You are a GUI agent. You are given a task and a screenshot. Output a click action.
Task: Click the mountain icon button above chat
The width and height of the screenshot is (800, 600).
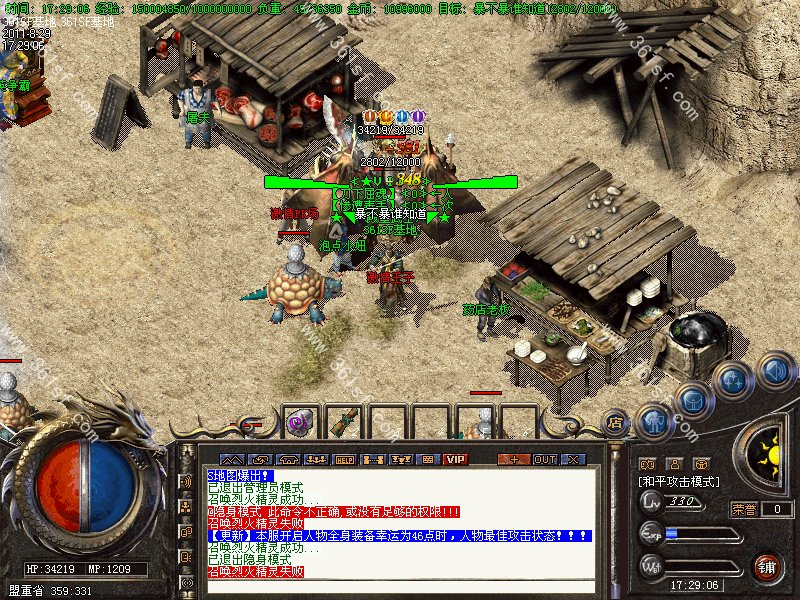(x=232, y=459)
